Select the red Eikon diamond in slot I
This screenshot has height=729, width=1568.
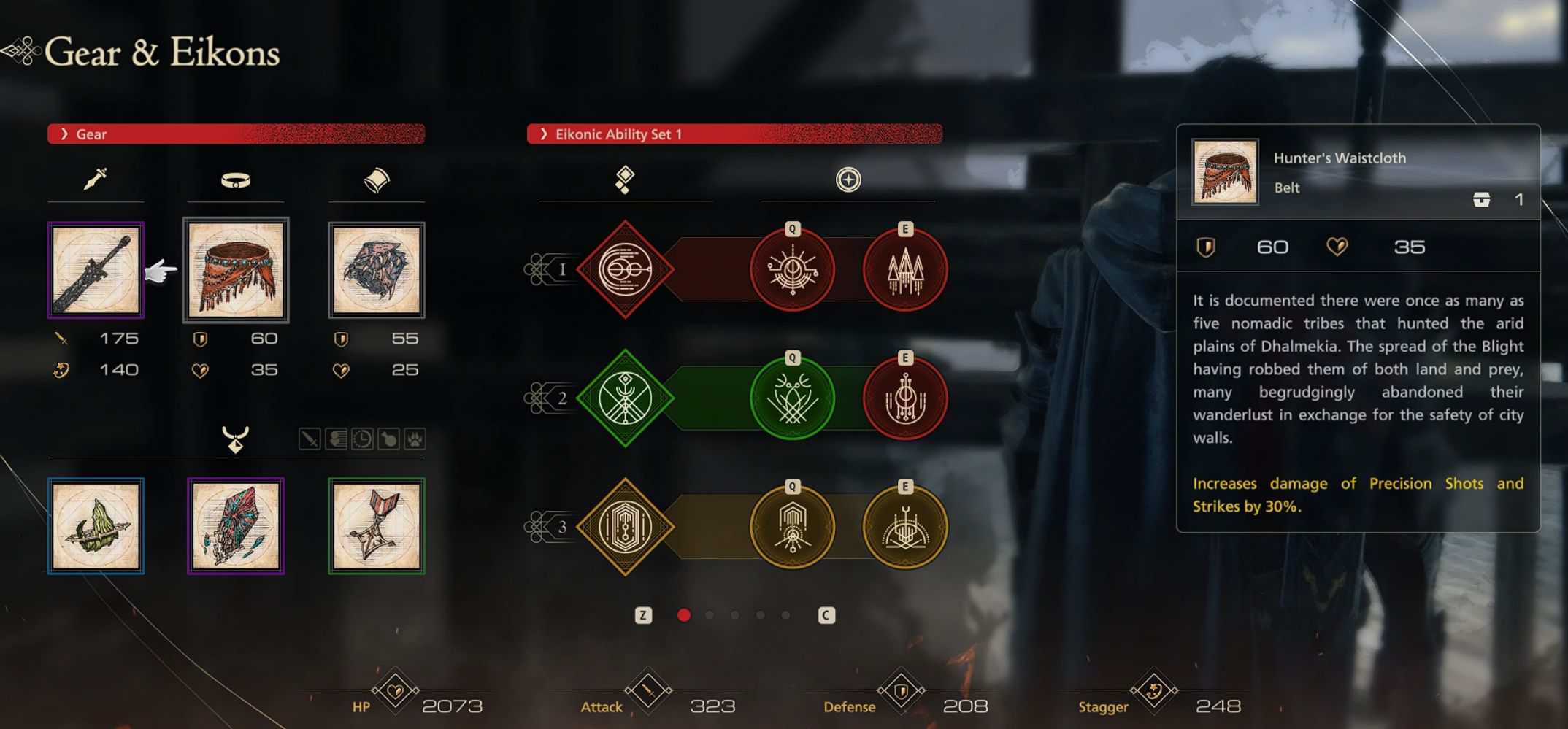(x=625, y=269)
